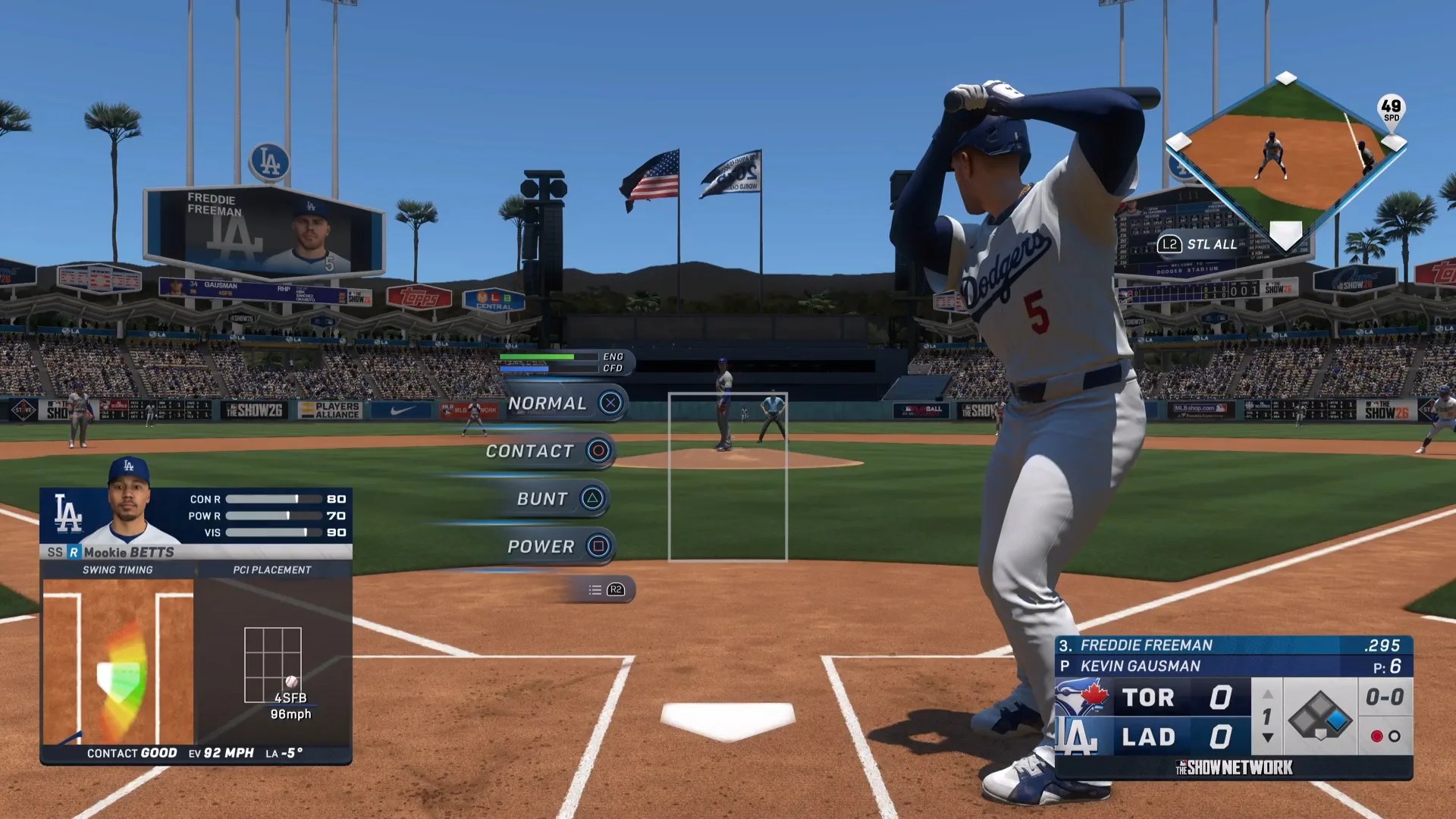Inspect the PCI placement grid
The width and height of the screenshot is (1456, 819).
(x=273, y=665)
